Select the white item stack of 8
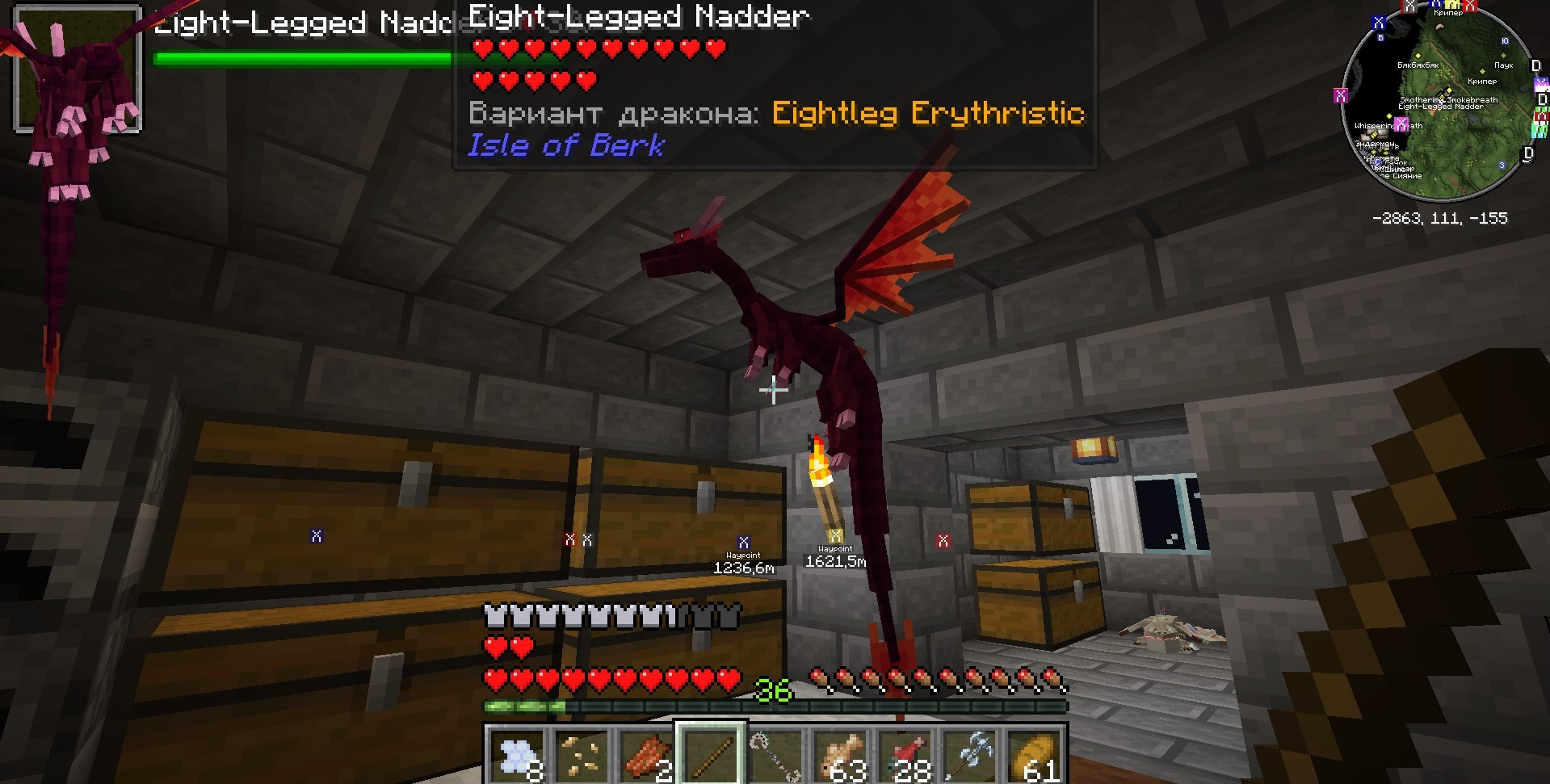Image resolution: width=1550 pixels, height=784 pixels. 517,755
